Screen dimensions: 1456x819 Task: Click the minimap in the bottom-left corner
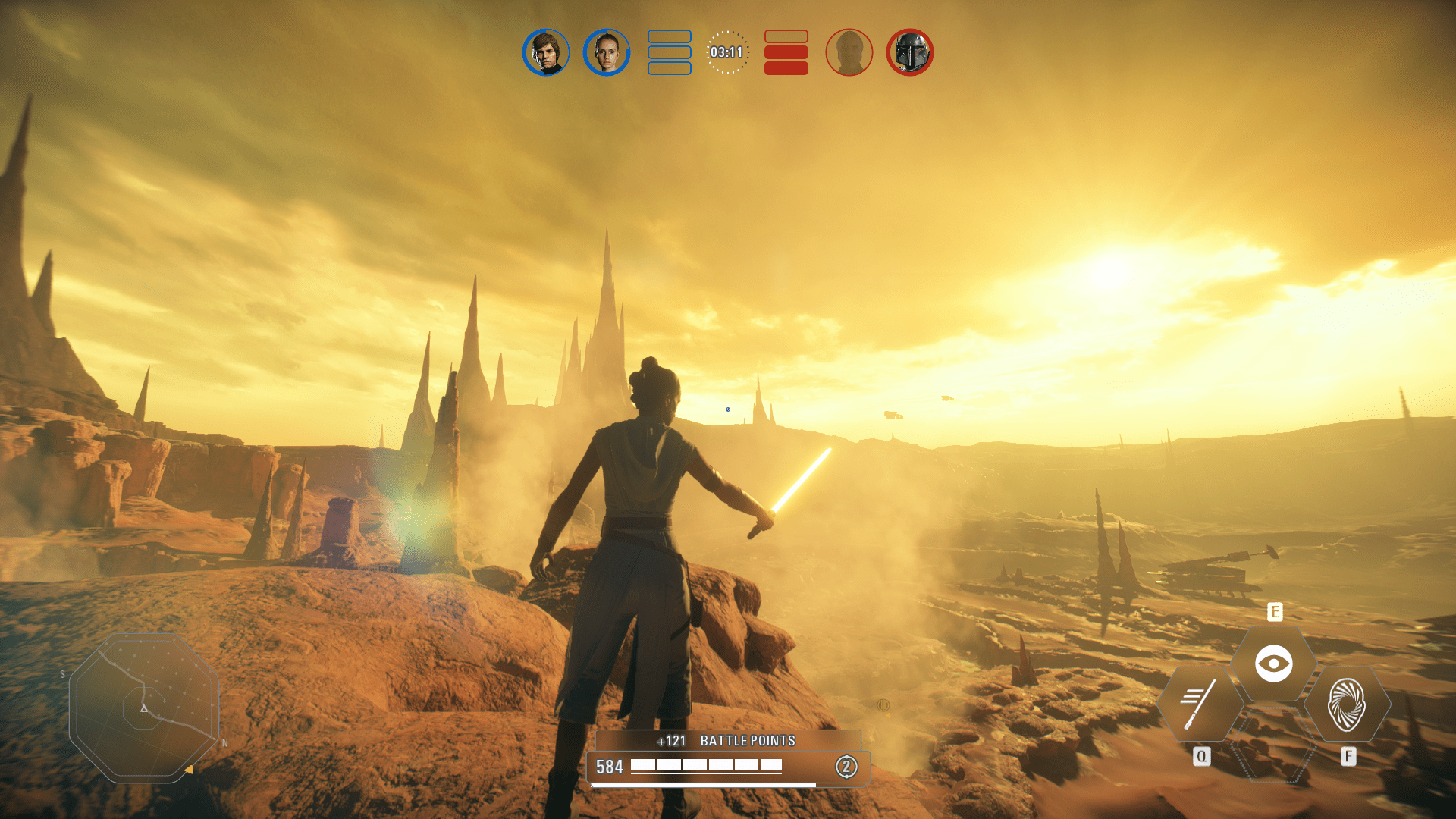tap(144, 709)
